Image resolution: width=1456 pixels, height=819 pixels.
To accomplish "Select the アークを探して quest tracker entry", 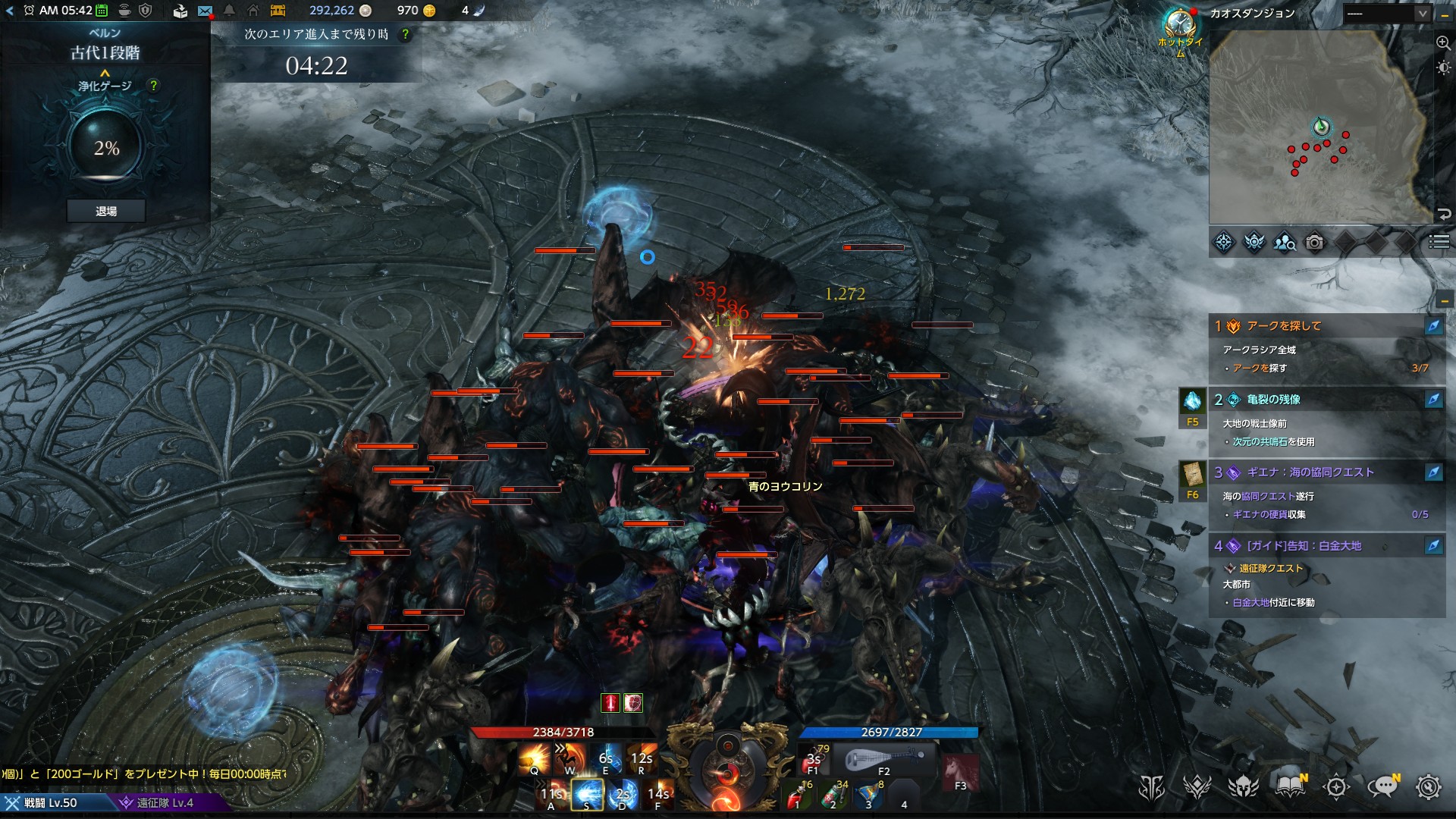I will [1284, 326].
